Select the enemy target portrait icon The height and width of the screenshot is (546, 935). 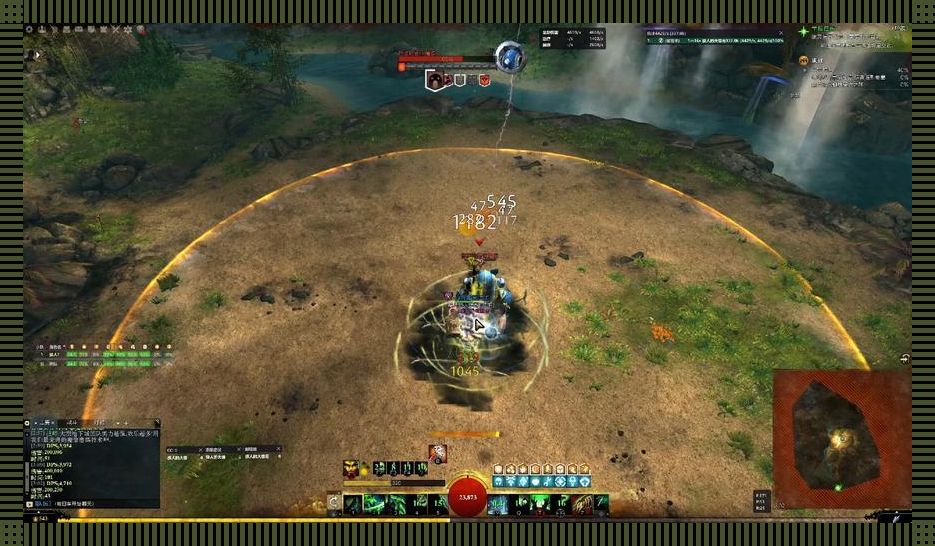(437, 80)
